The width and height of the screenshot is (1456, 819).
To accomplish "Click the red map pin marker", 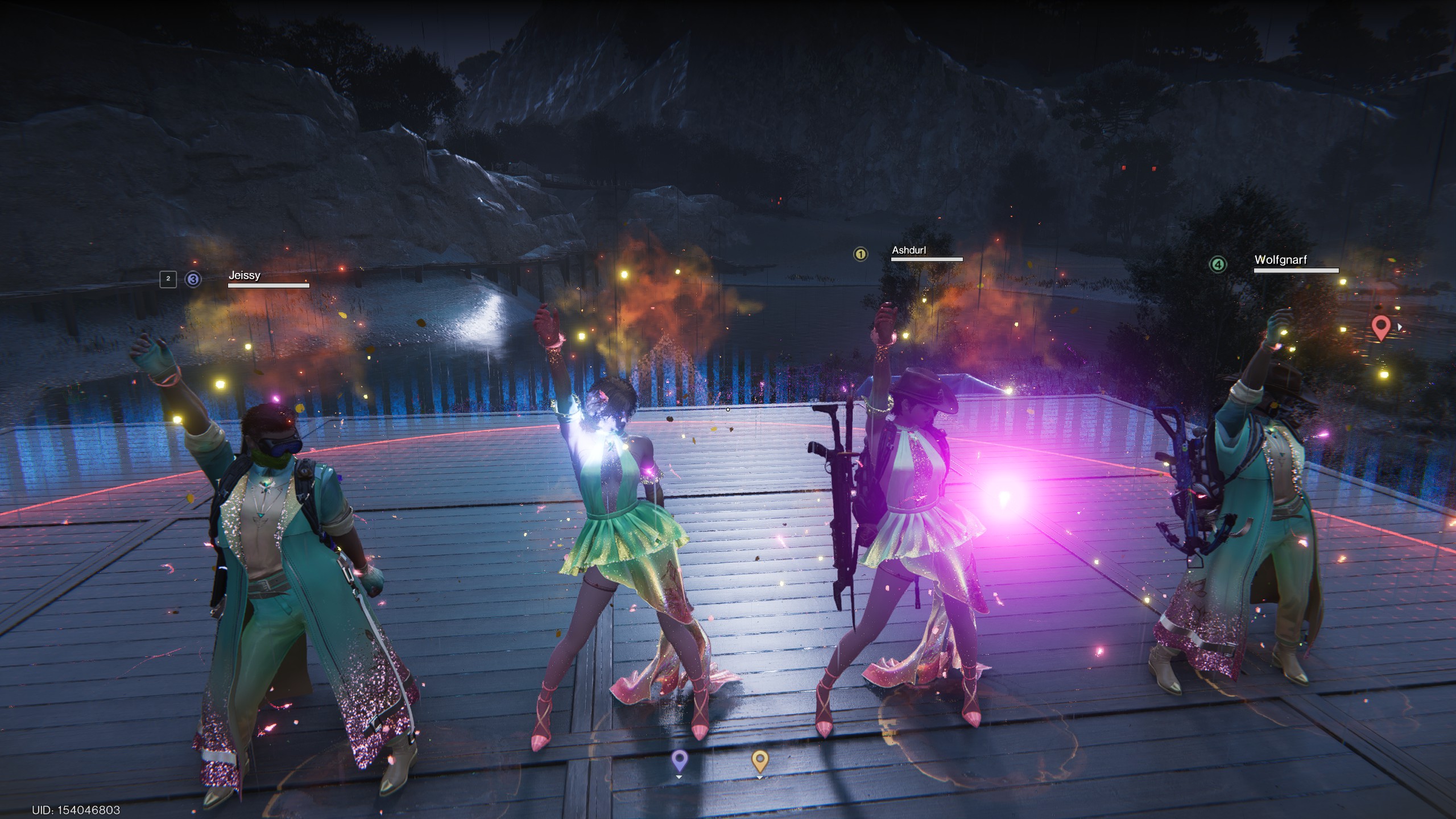I will (x=1381, y=328).
